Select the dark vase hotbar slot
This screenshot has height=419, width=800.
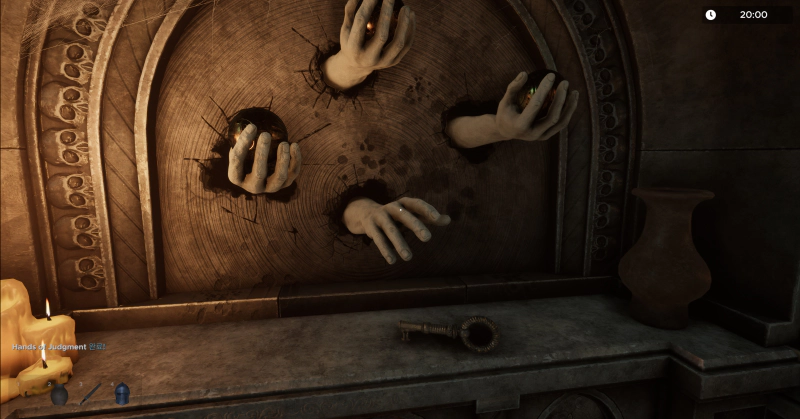(59, 394)
